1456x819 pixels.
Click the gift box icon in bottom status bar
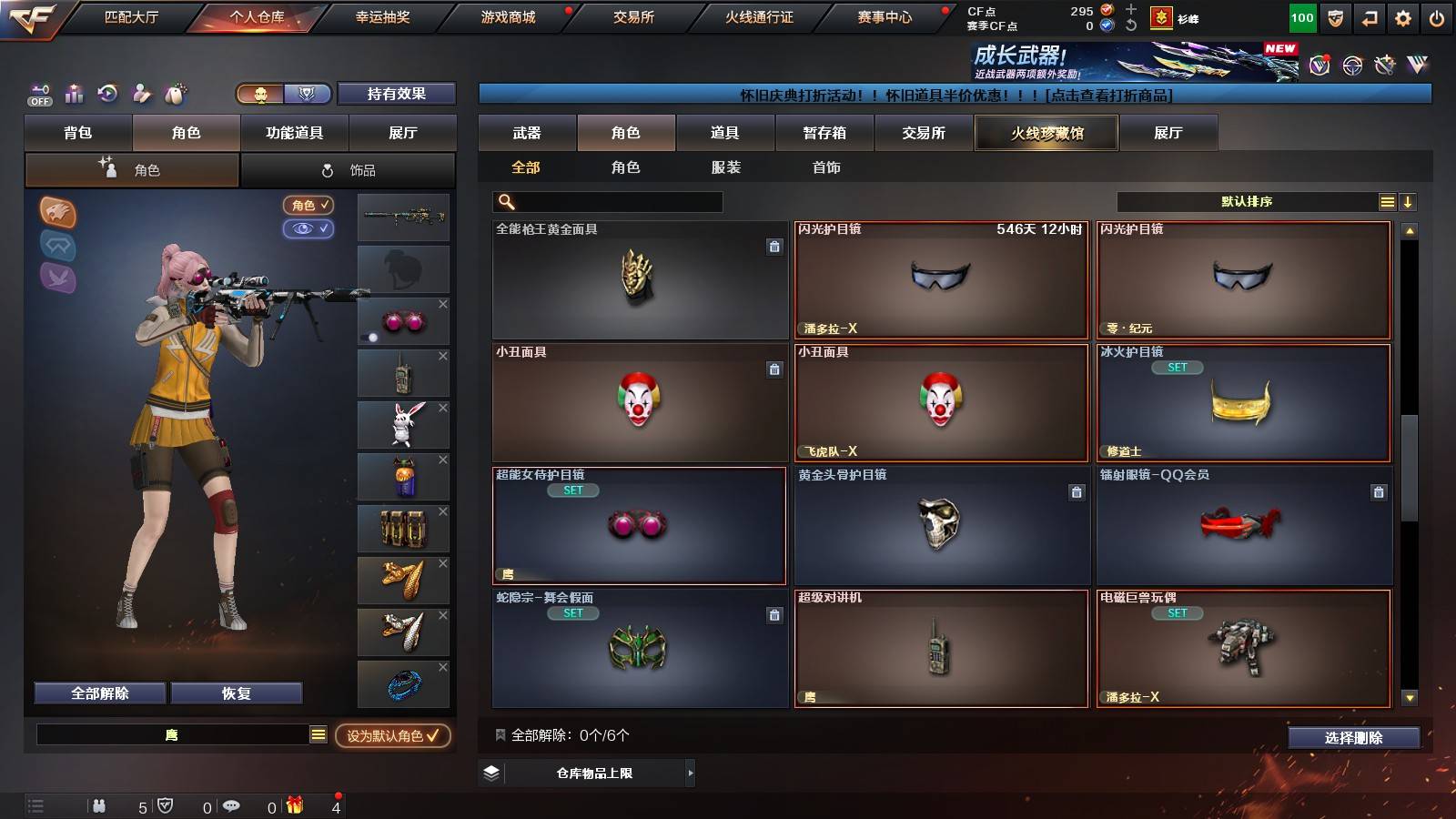click(293, 806)
